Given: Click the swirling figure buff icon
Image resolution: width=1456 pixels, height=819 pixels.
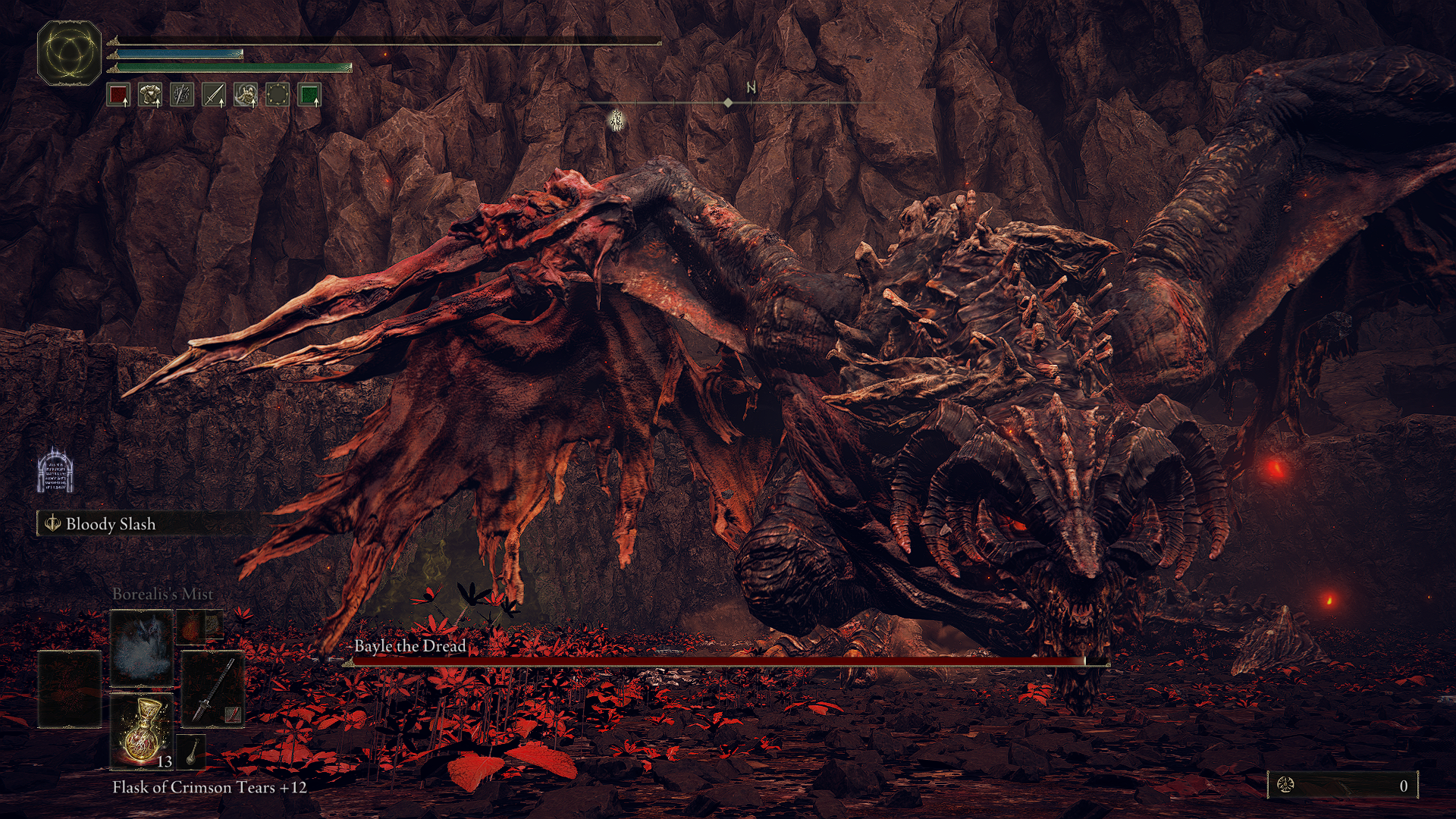Looking at the screenshot, I should [x=246, y=96].
